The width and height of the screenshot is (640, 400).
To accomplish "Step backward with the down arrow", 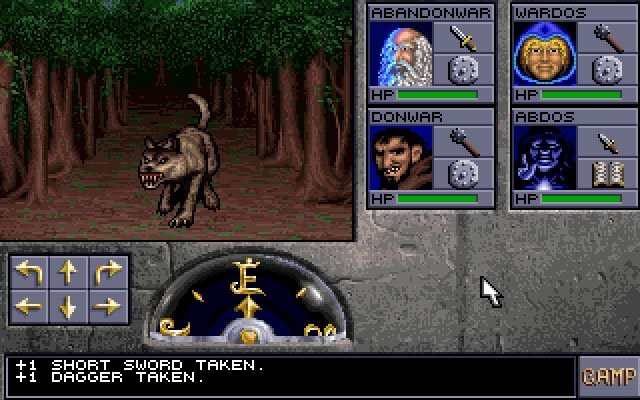I will (68, 307).
